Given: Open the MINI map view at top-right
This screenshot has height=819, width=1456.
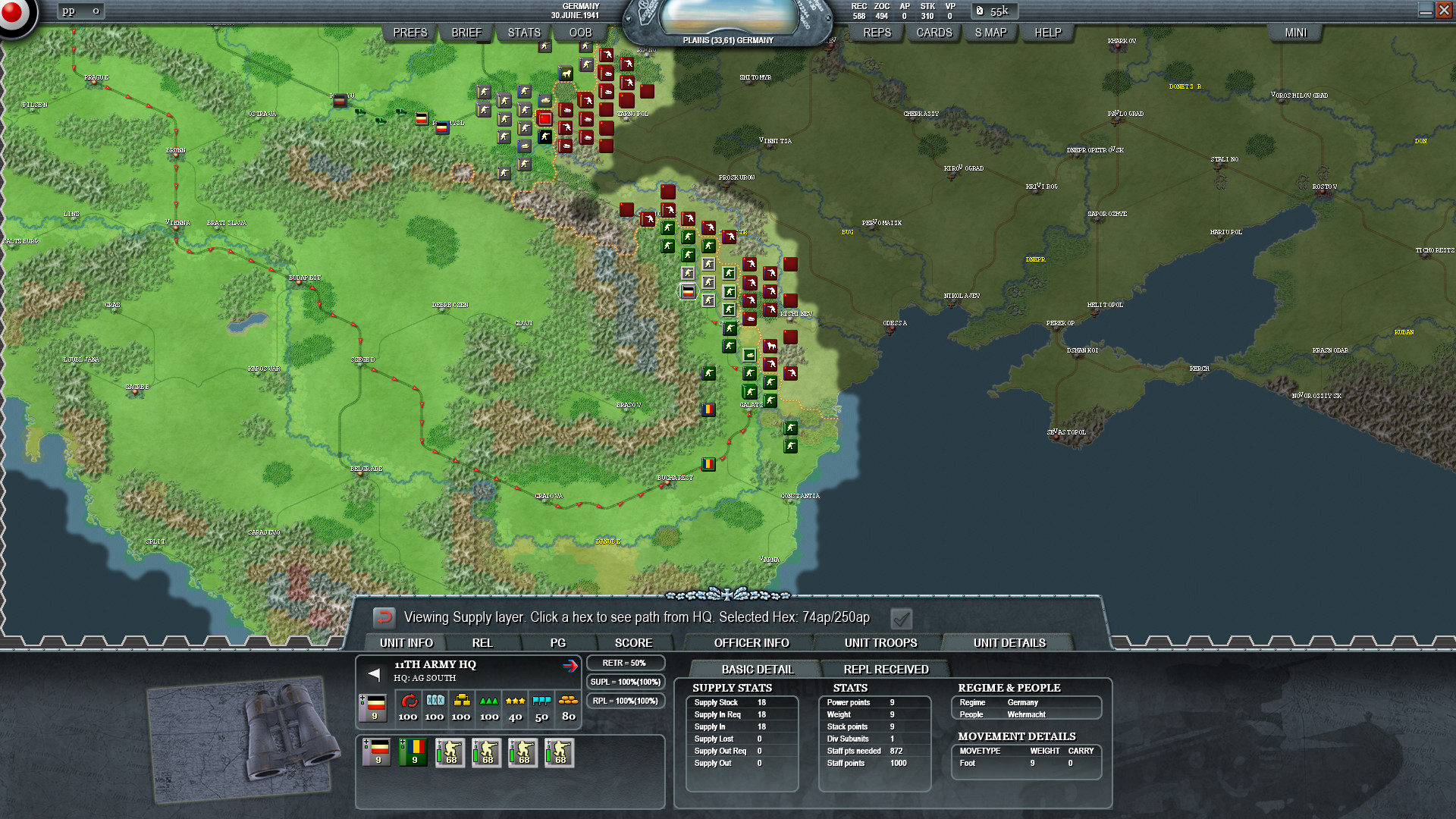Looking at the screenshot, I should coord(1296,32).
